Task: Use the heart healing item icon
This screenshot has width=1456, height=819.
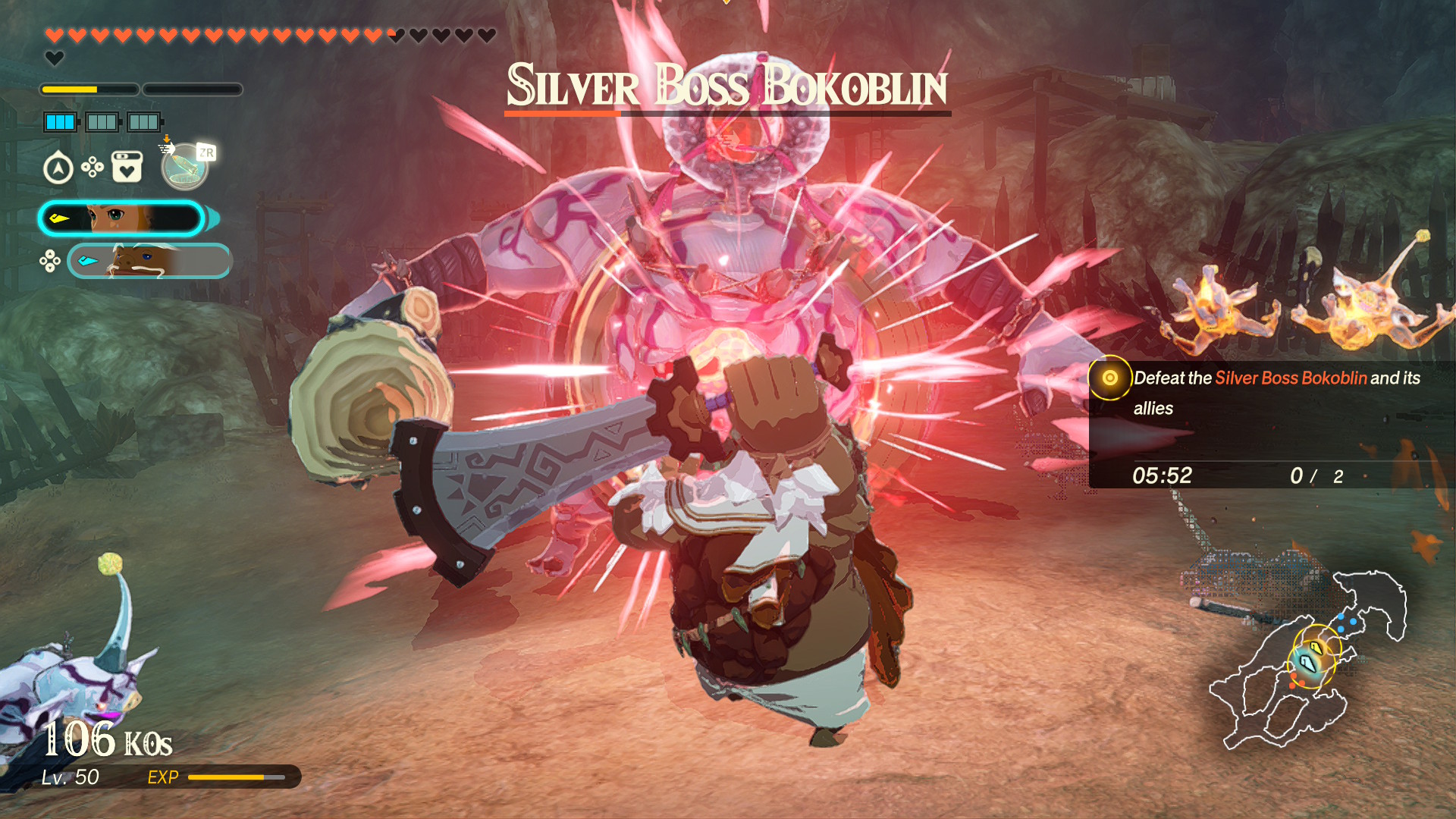Action: (x=127, y=167)
